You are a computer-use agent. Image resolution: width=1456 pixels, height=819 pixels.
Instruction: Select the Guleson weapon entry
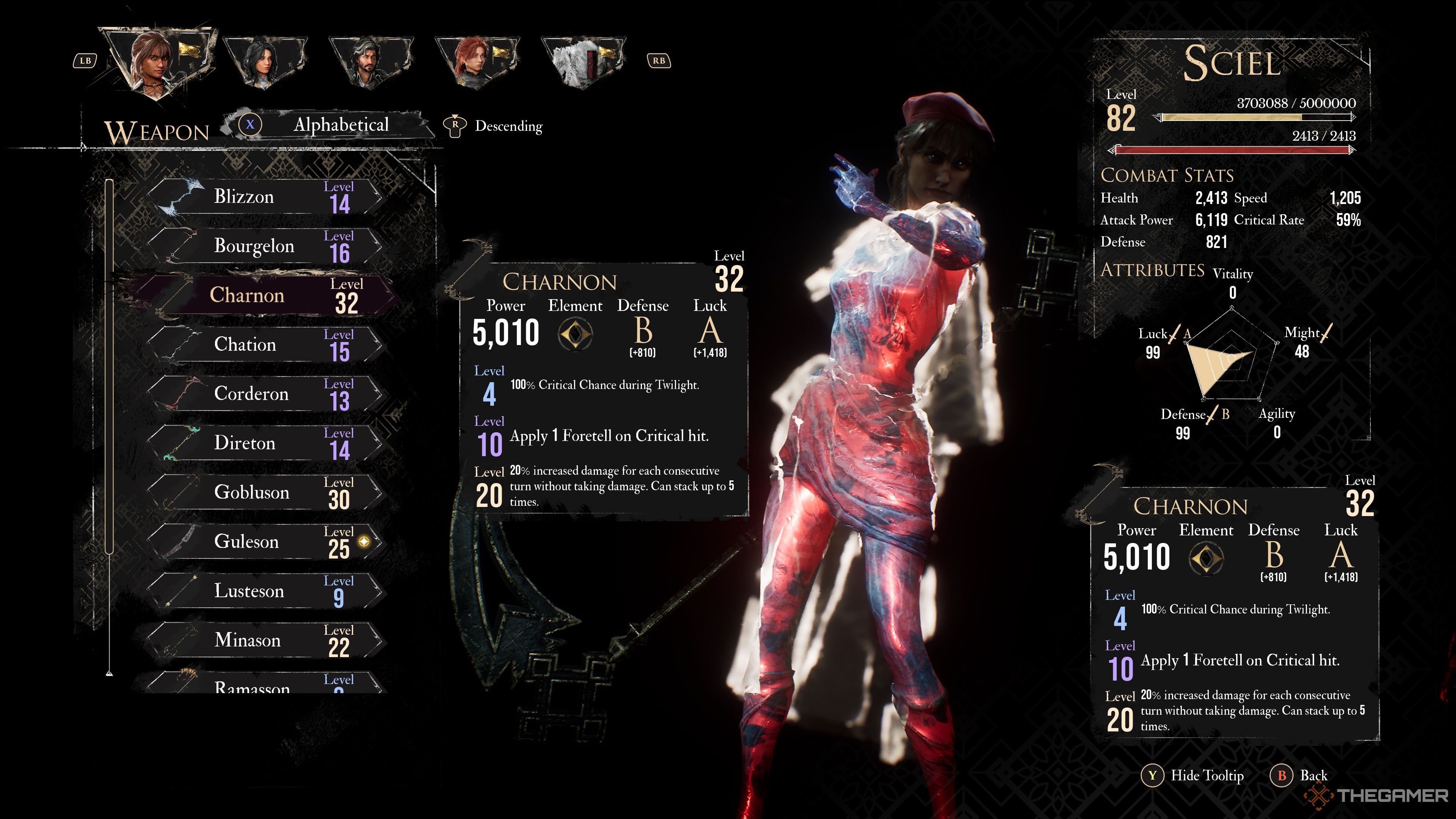point(266,541)
